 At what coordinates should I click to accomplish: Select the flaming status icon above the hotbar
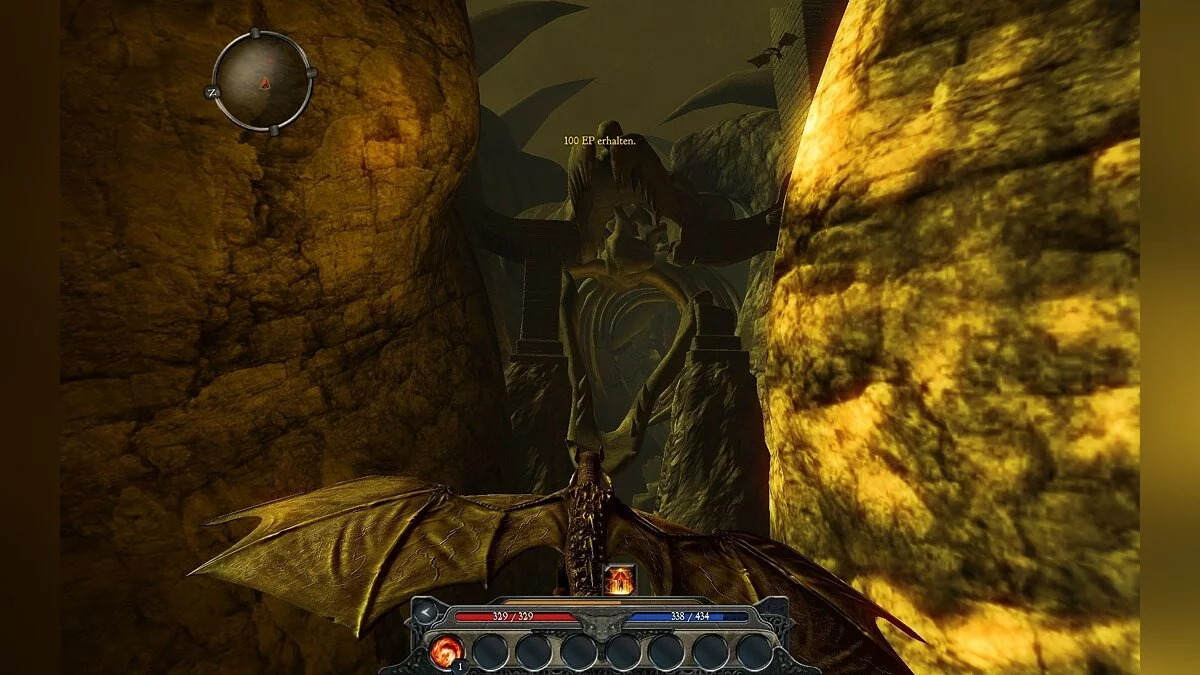coord(619,579)
